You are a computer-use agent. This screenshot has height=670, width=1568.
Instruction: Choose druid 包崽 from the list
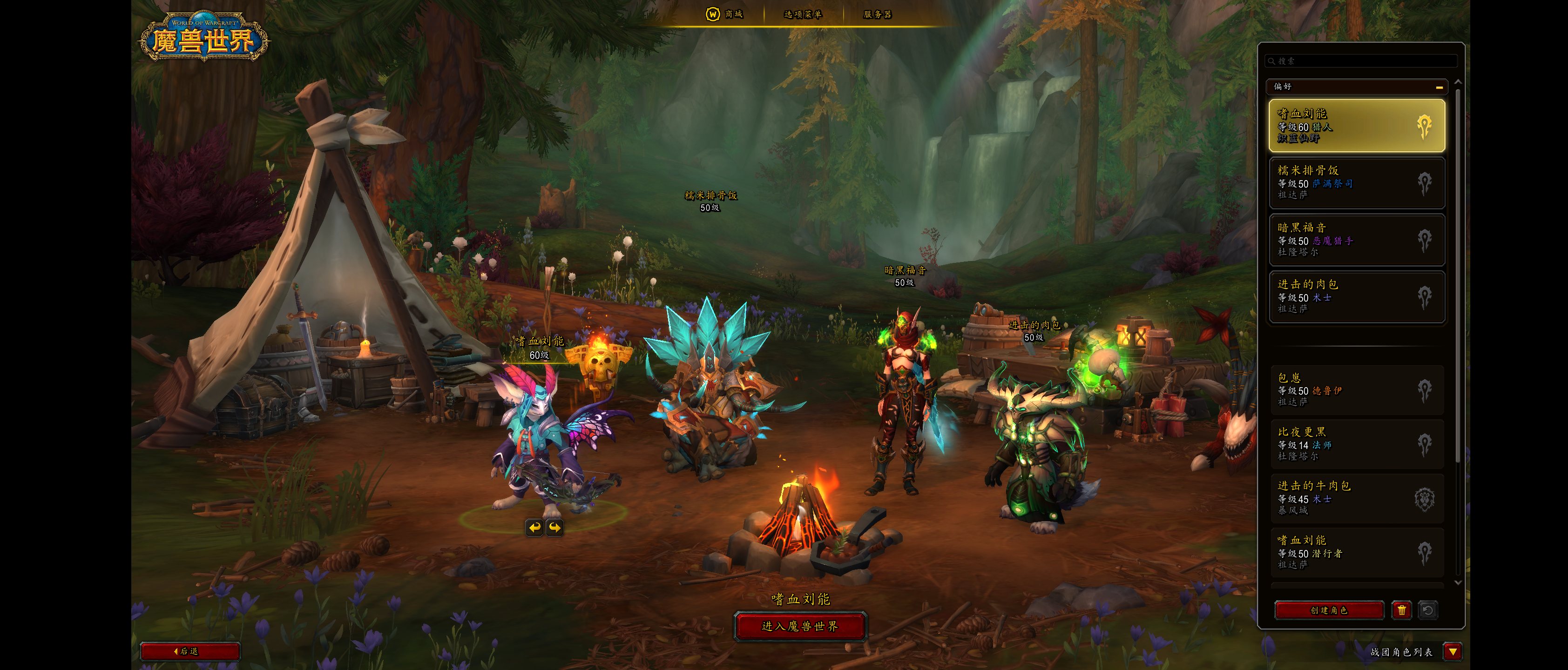(x=1356, y=389)
